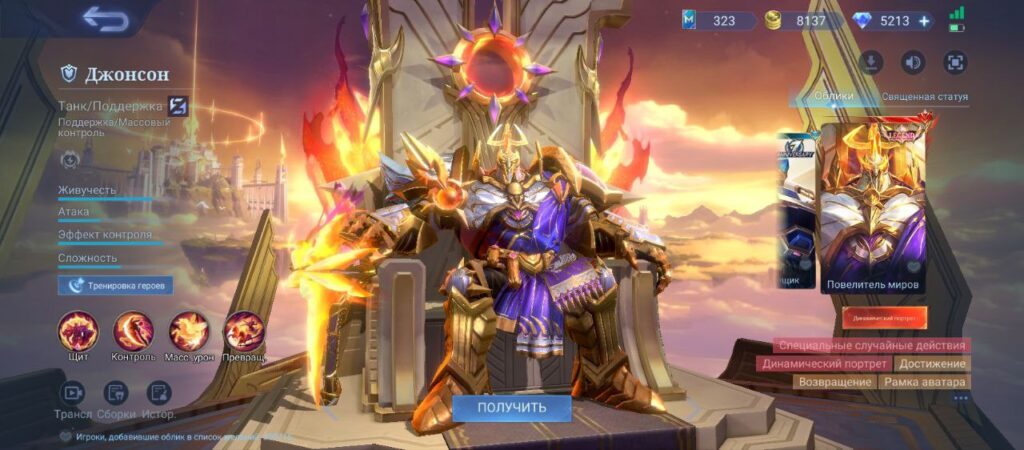Viewport: 1024px width, 450px height.
Task: Select the Рамка аватара tag
Action: pos(926,382)
